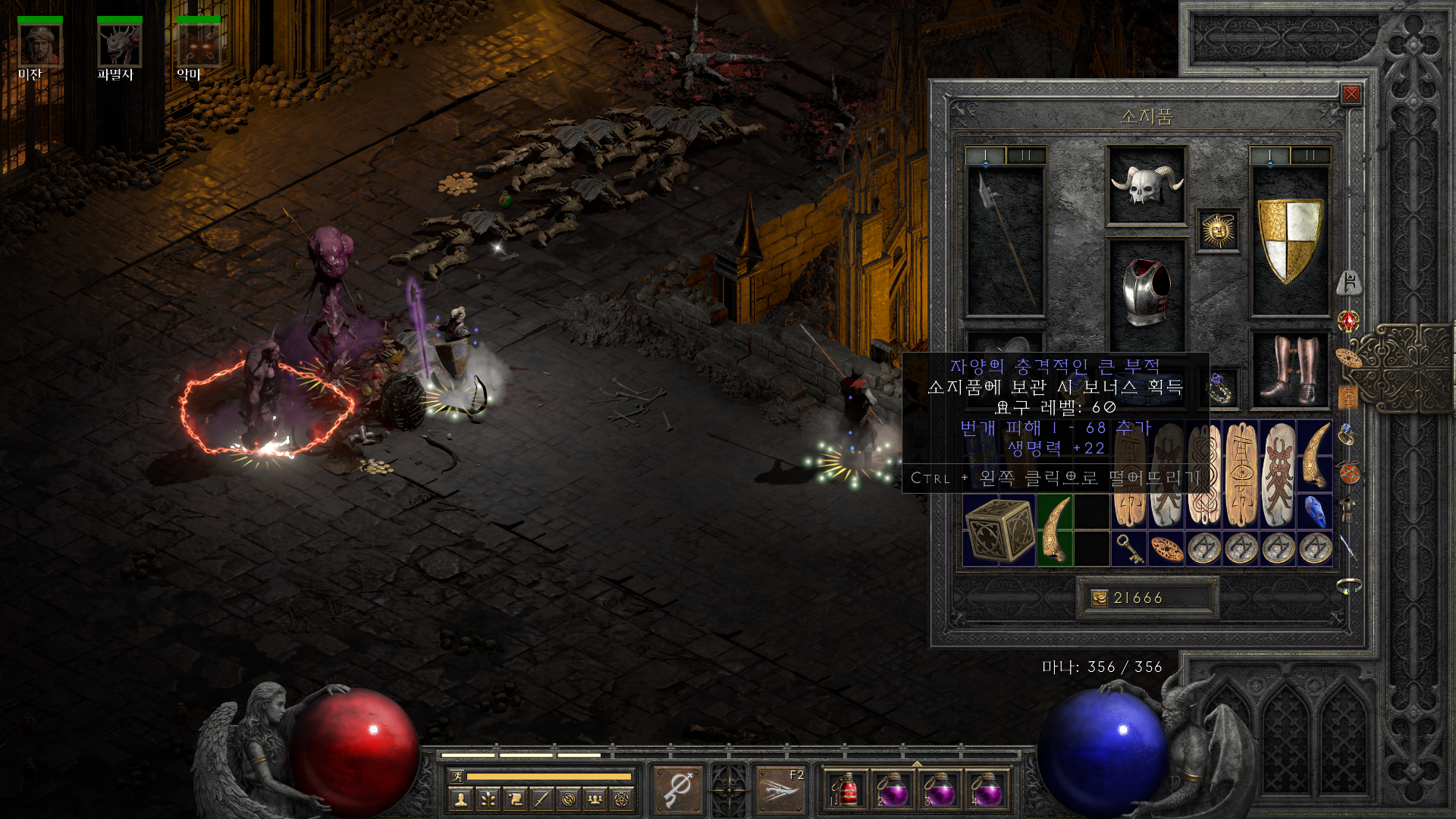Select the steel breastplate armor slot
This screenshot has width=1456, height=819.
[x=1147, y=293]
